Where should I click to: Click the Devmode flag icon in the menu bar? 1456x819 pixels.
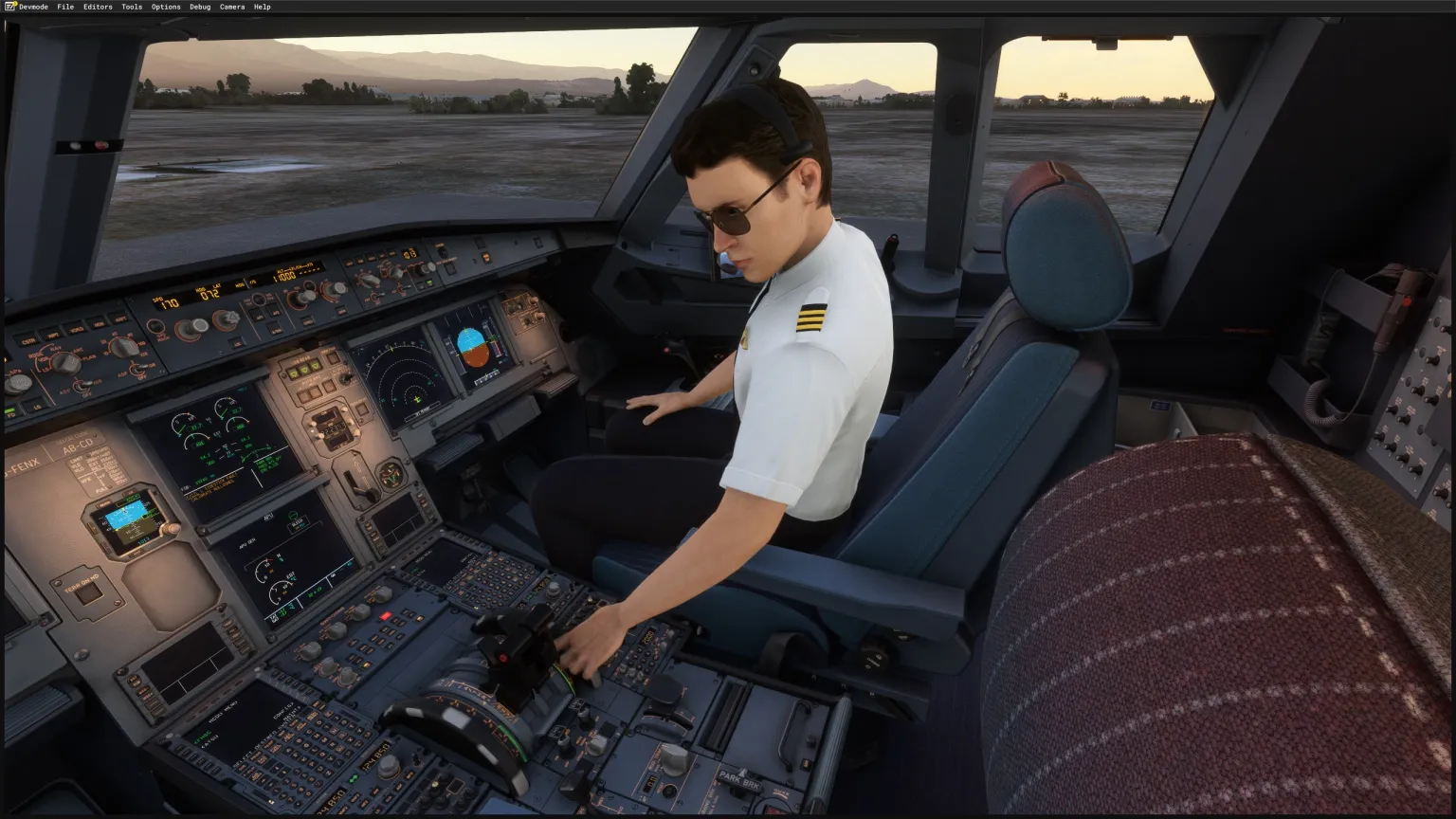9,7
